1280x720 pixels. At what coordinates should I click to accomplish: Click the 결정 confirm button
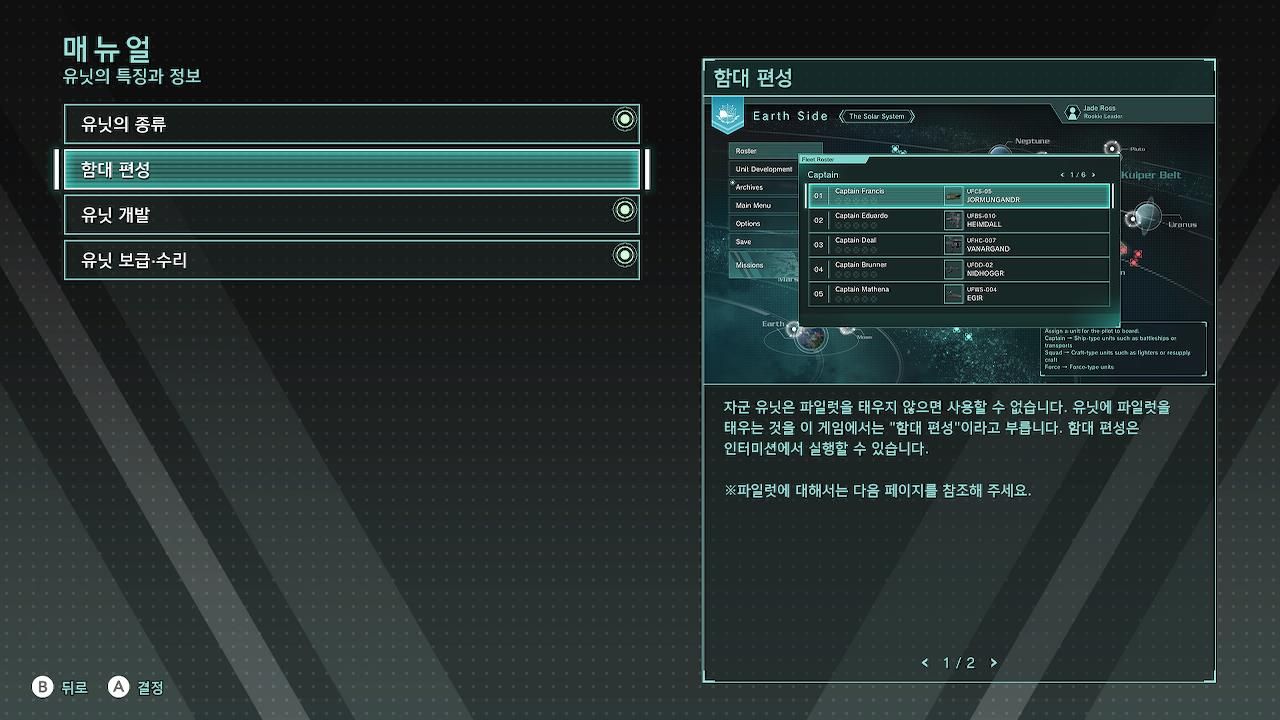[x=136, y=687]
